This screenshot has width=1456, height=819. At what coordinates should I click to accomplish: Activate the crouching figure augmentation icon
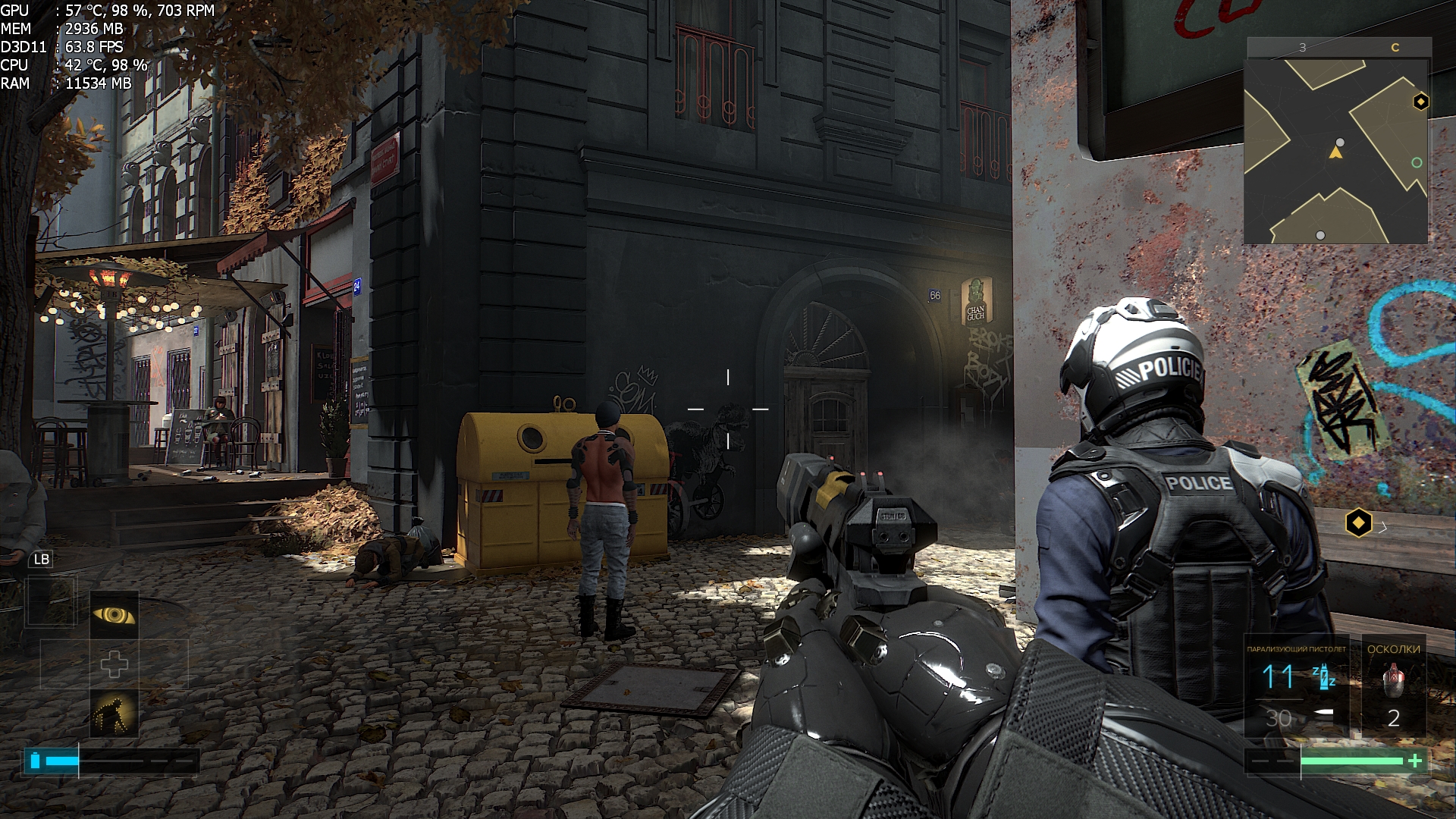point(115,714)
